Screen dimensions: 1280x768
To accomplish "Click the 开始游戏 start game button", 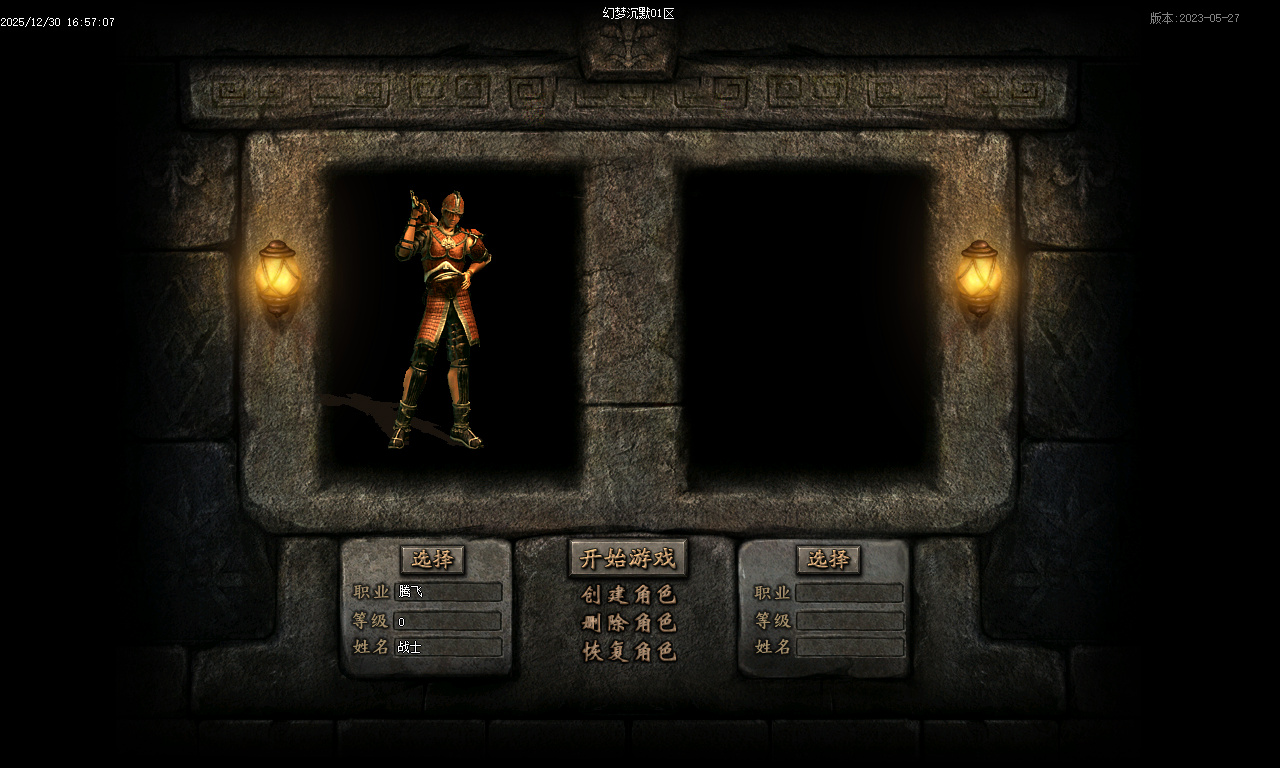I will click(x=628, y=558).
